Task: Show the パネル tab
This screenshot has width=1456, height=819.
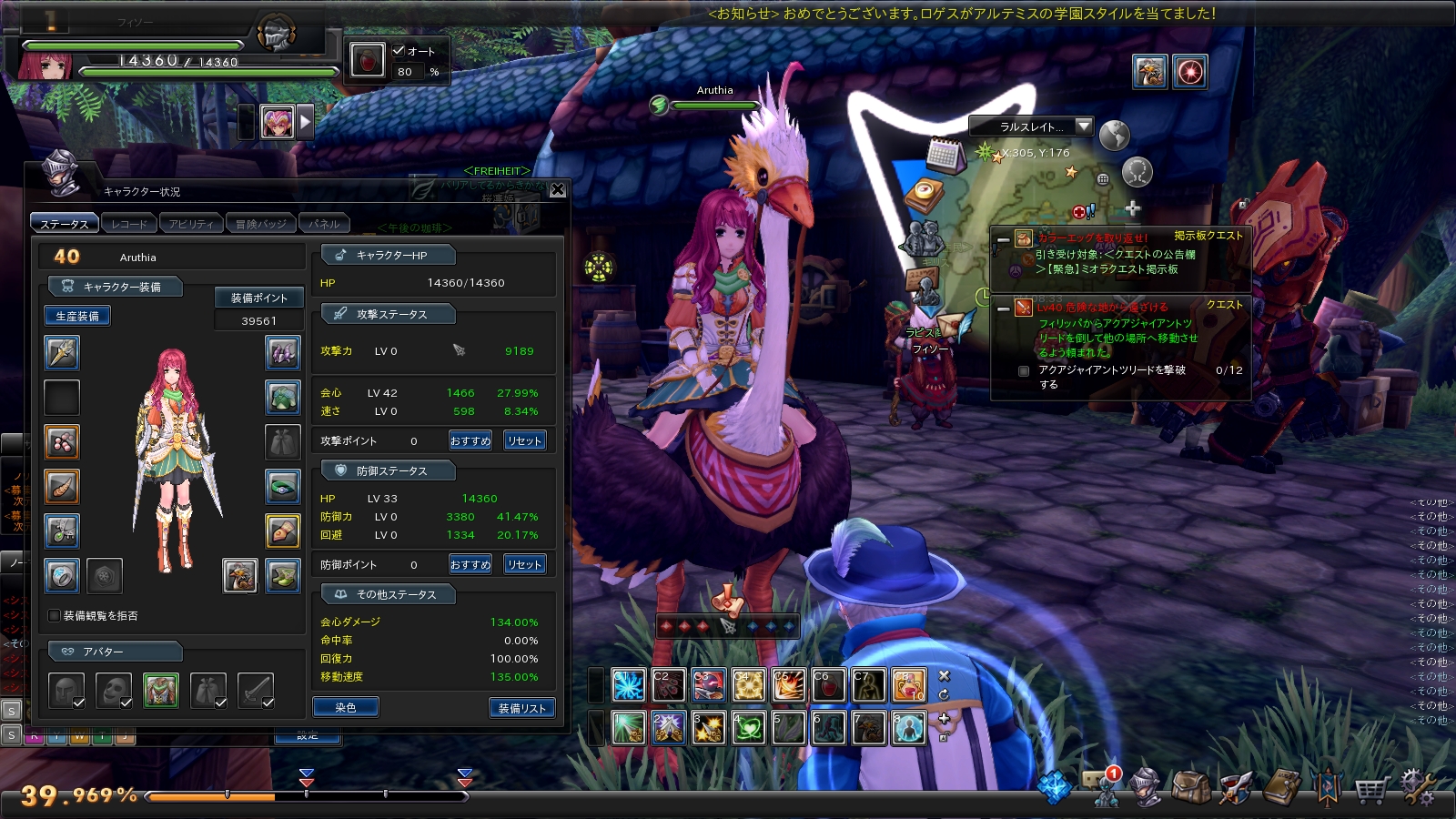Action: click(x=324, y=223)
